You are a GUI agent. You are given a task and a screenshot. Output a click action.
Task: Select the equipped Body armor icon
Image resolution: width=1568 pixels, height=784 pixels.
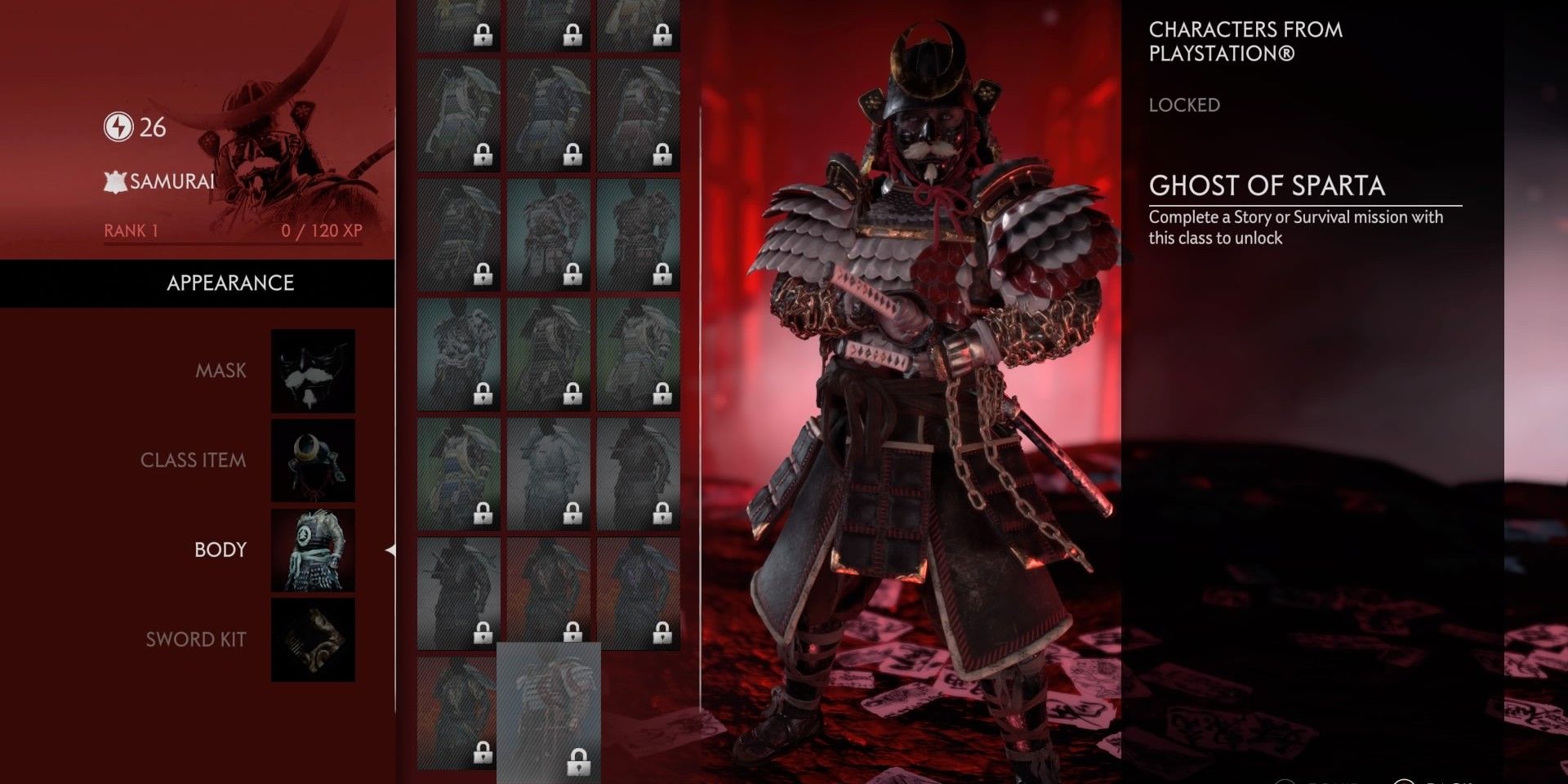coord(313,550)
